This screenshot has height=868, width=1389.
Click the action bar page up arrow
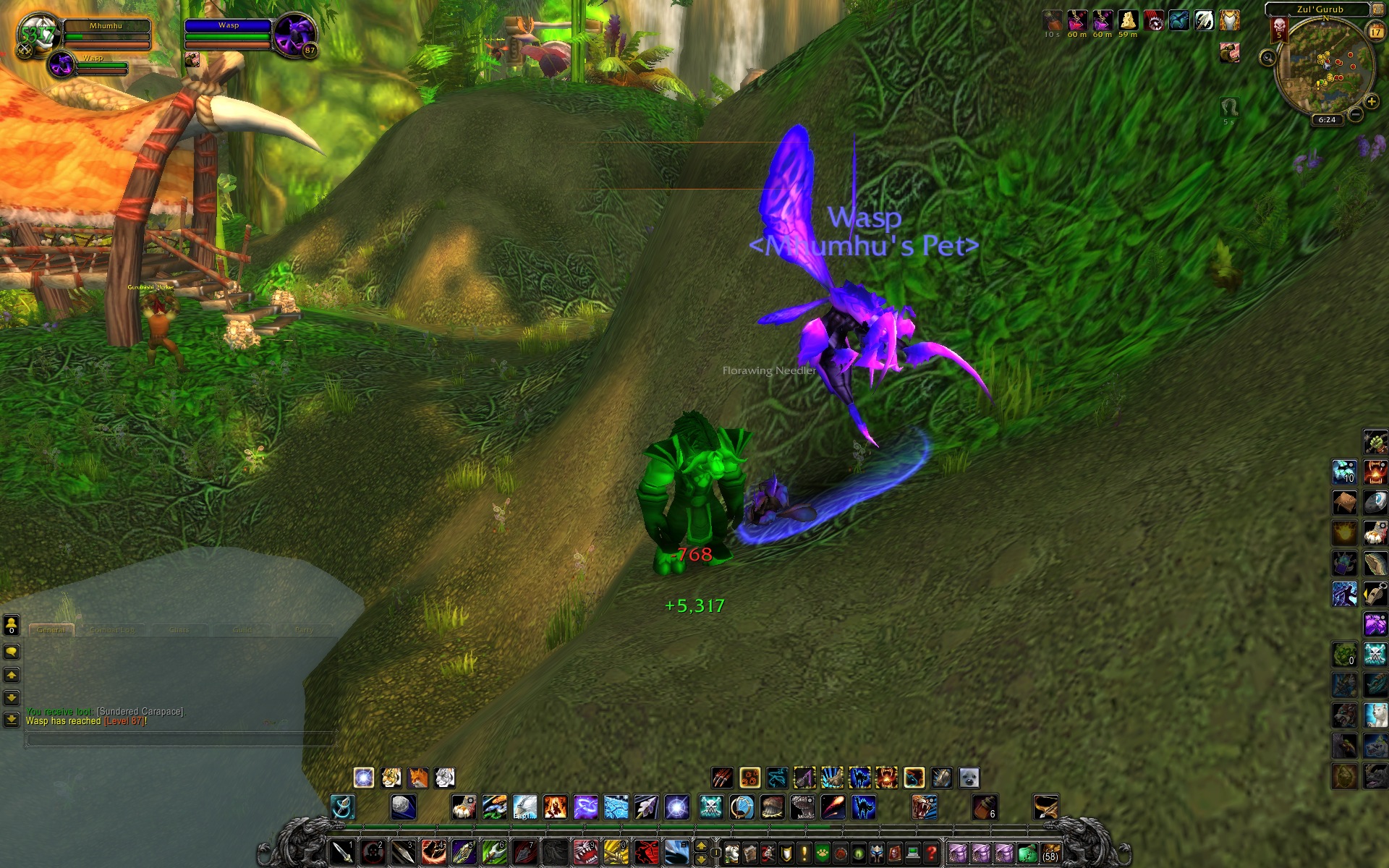tap(700, 846)
